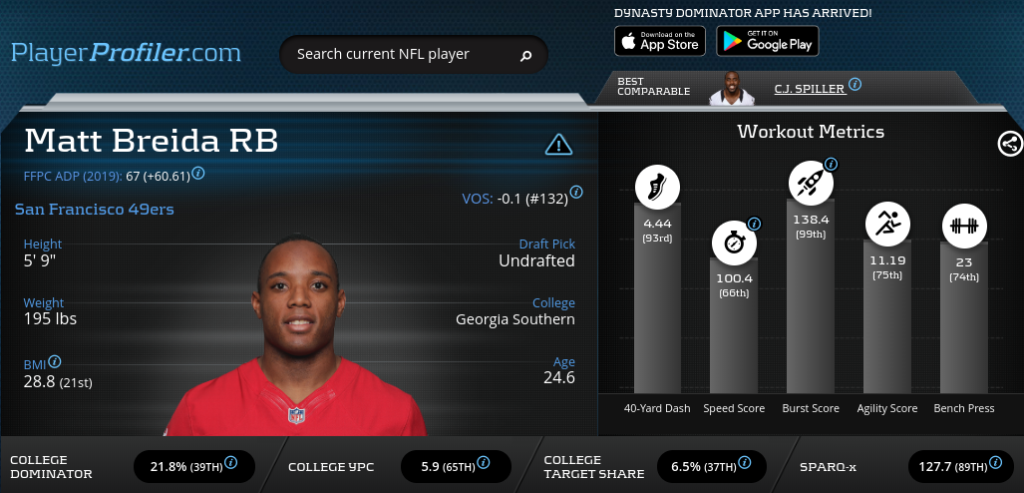Select the Bench Press barbell icon
Screen dimensions: 1024x493
(x=964, y=224)
